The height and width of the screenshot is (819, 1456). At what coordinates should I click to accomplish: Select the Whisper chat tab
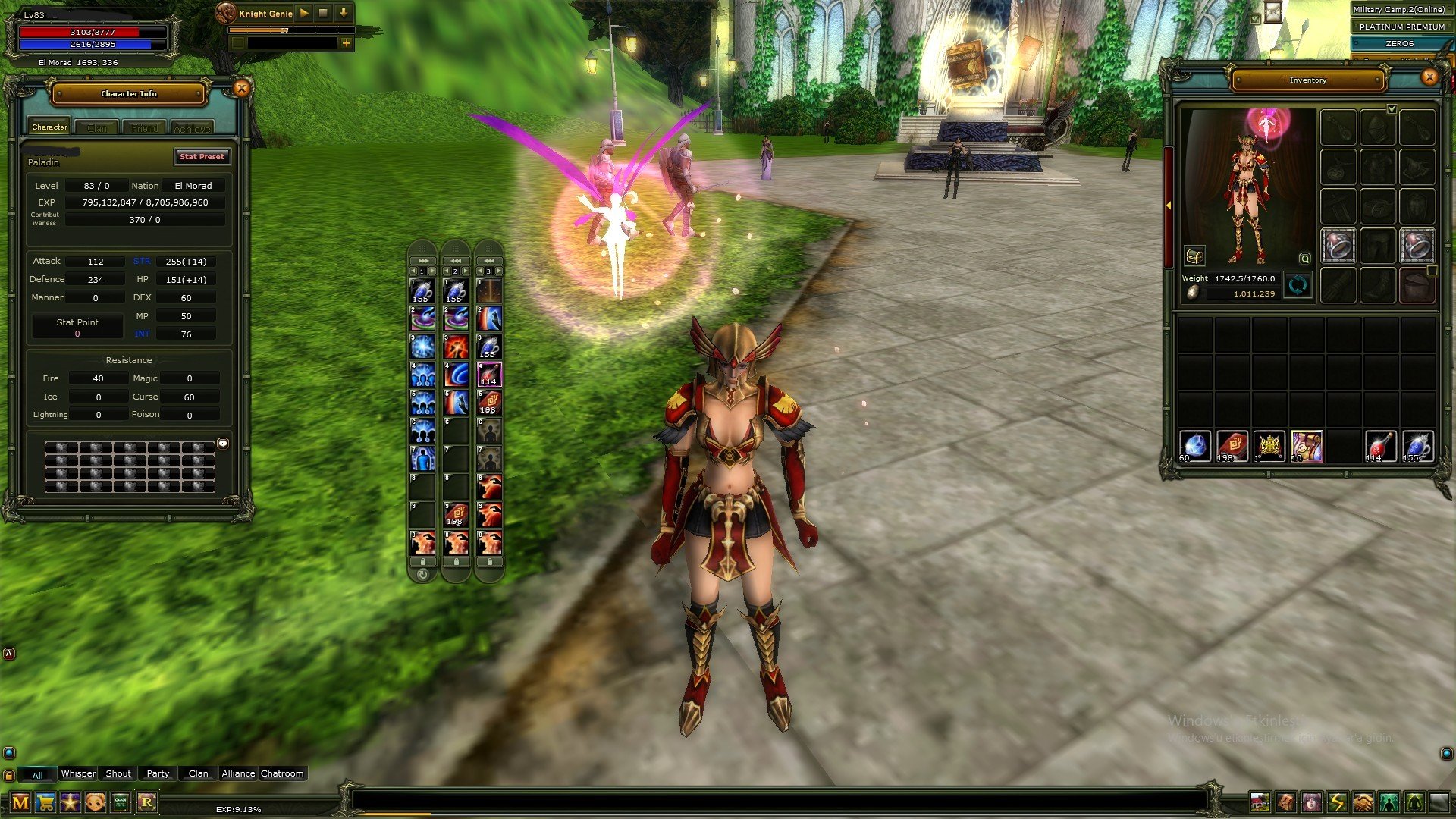(x=78, y=773)
